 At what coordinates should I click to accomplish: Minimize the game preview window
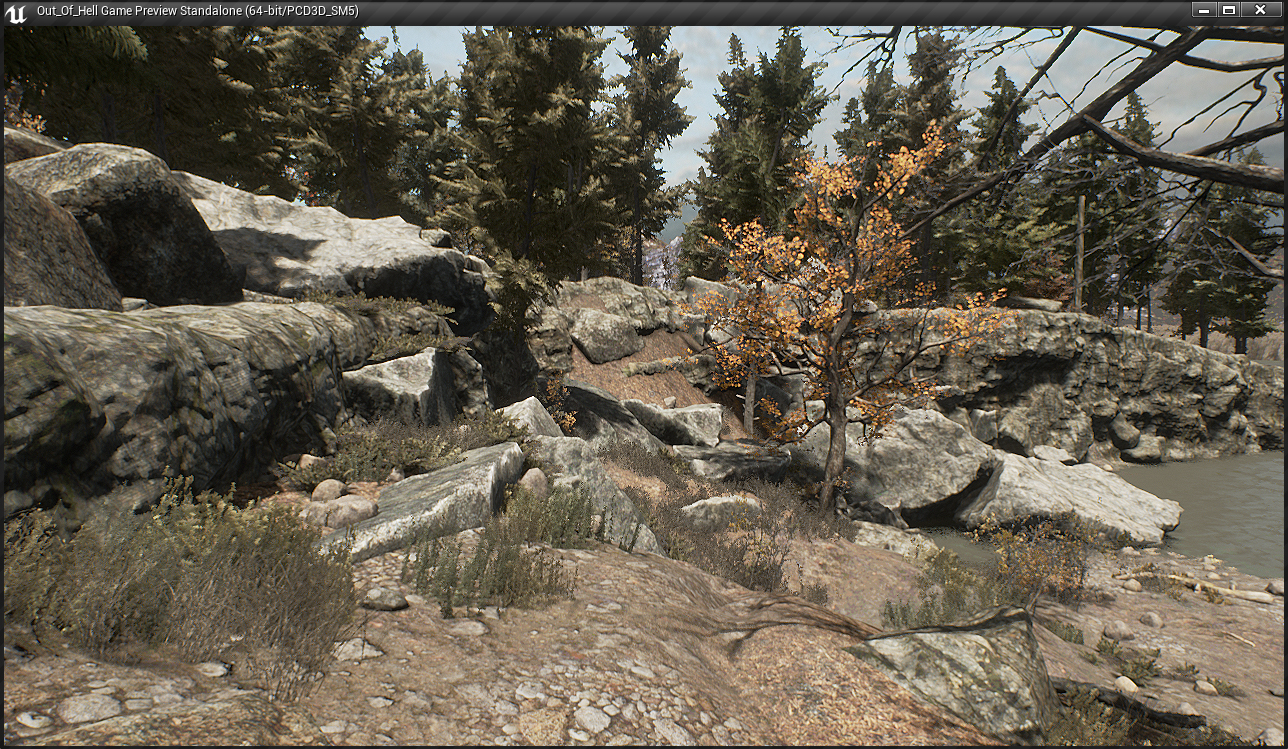click(x=1203, y=10)
